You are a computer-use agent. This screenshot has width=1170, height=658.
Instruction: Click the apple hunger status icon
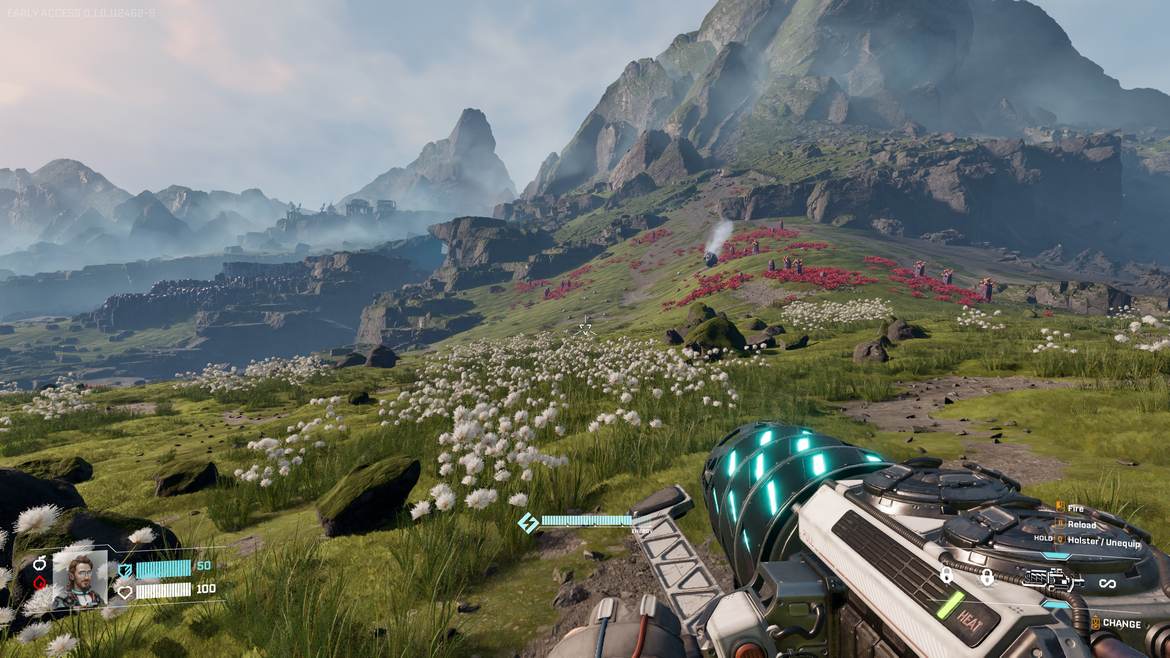[x=40, y=564]
